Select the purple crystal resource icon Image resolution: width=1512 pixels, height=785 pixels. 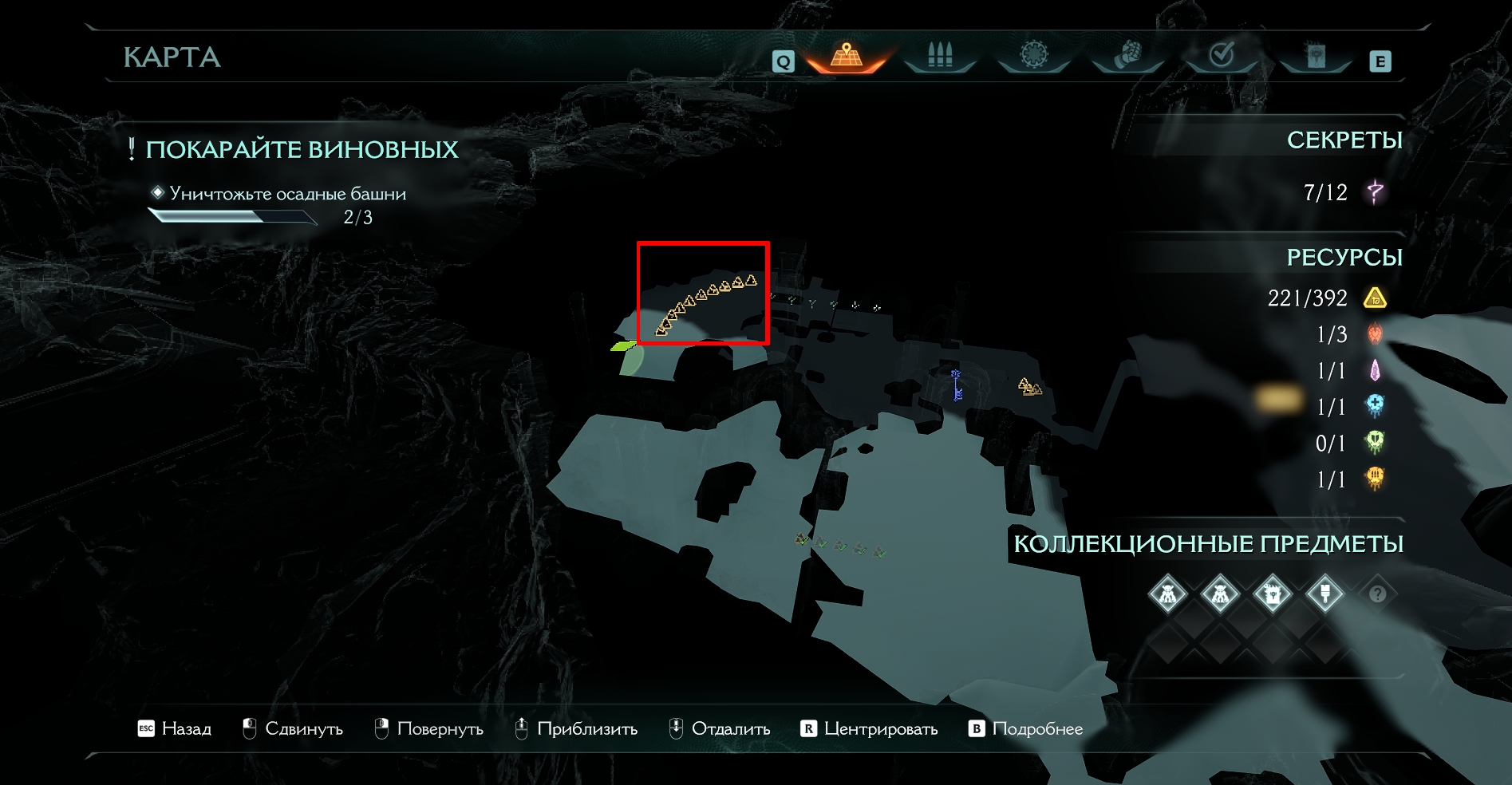coord(1375,371)
